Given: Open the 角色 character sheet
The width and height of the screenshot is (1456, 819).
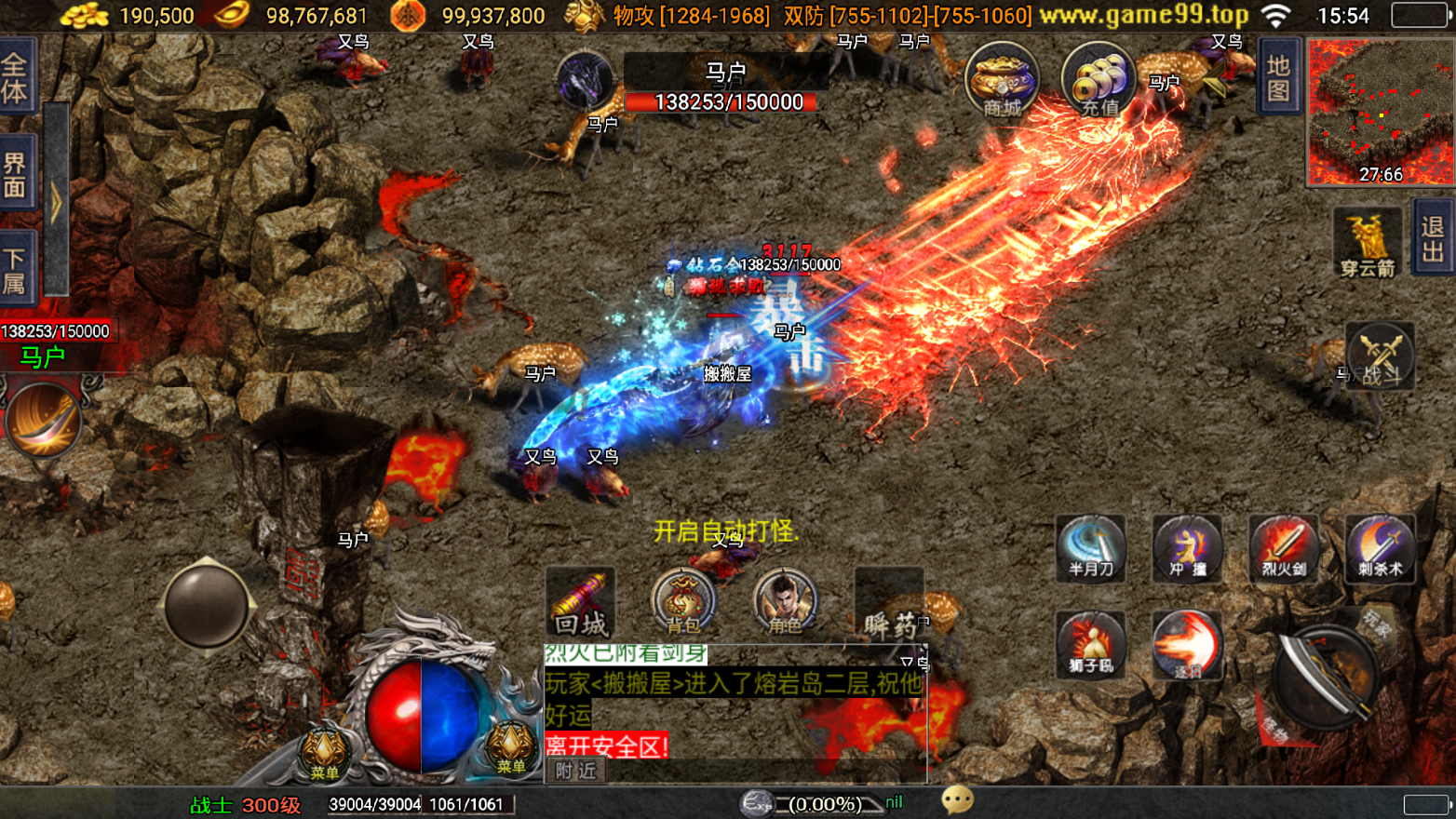Looking at the screenshot, I should [x=784, y=602].
